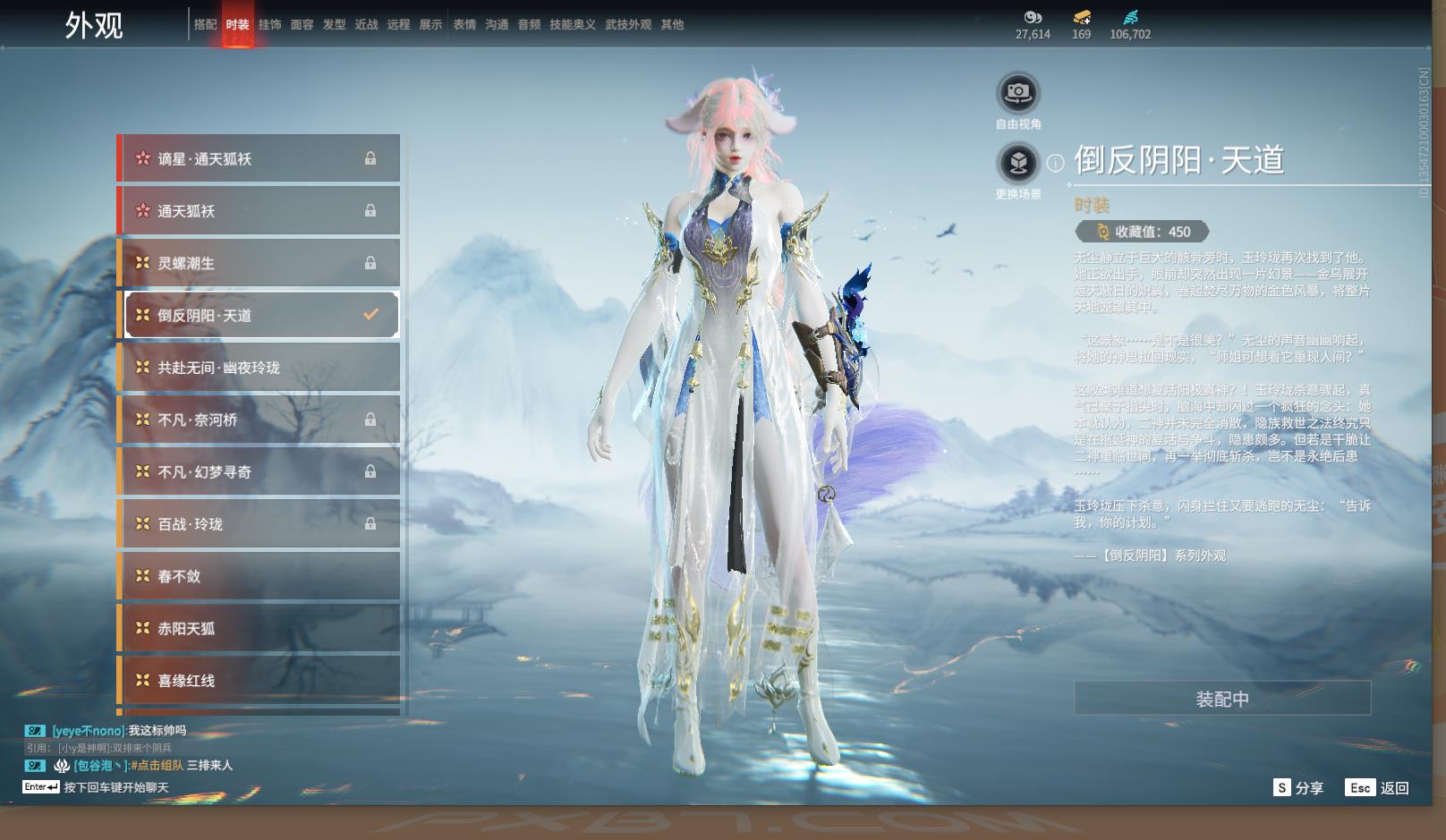1446x840 pixels.
Task: Activate the 自由视角 camera icon
Action: coord(1017,93)
